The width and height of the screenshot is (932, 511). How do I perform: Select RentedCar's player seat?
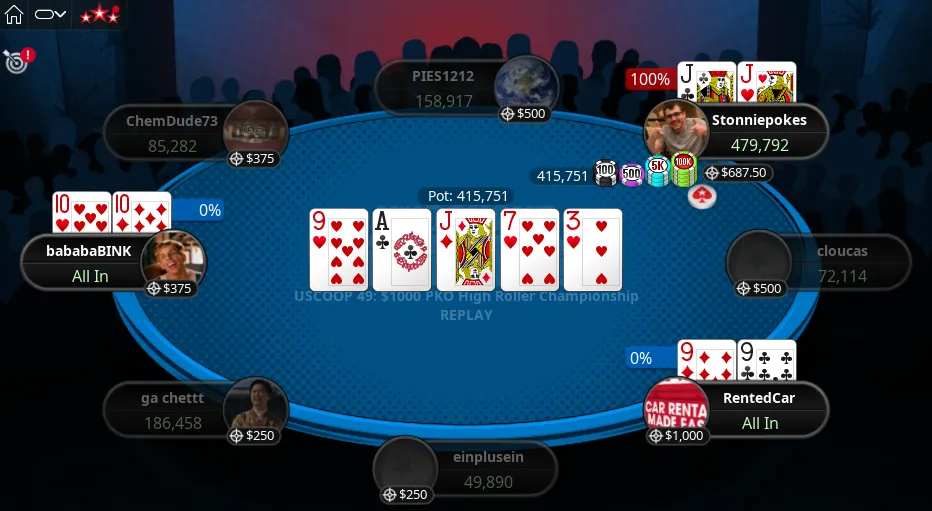point(758,409)
